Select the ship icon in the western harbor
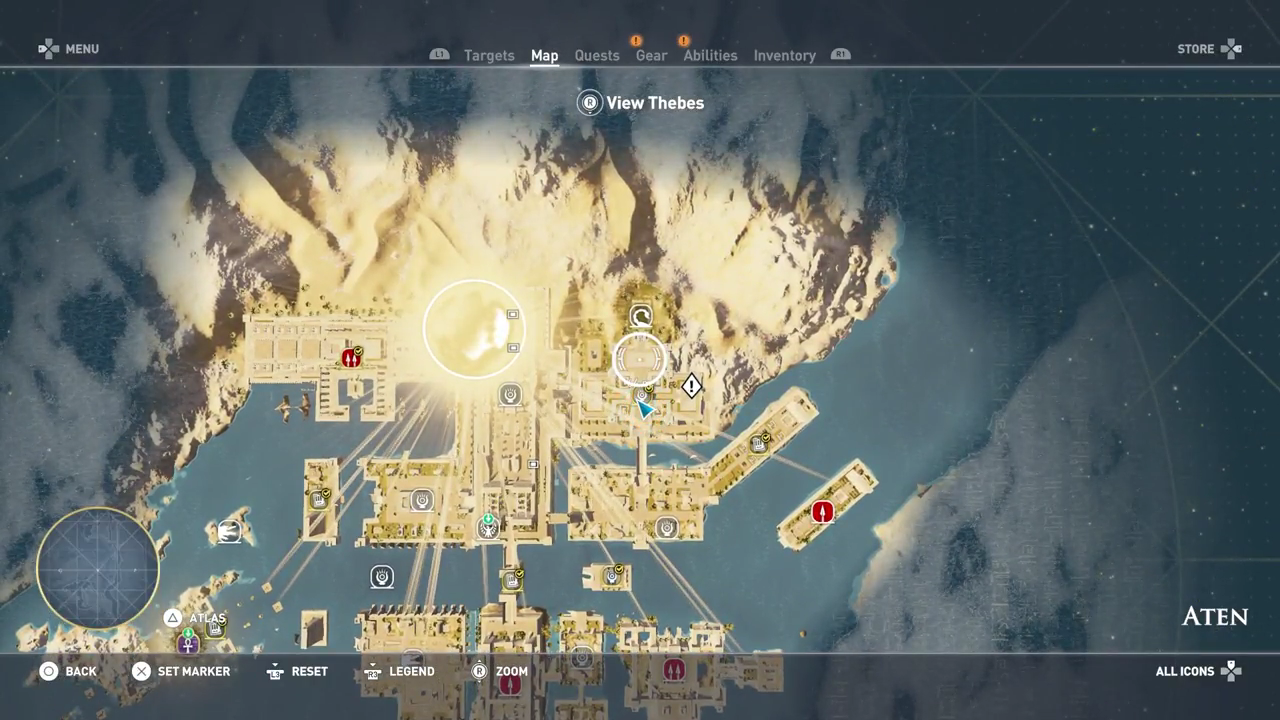The width and height of the screenshot is (1280, 720). pos(229,531)
